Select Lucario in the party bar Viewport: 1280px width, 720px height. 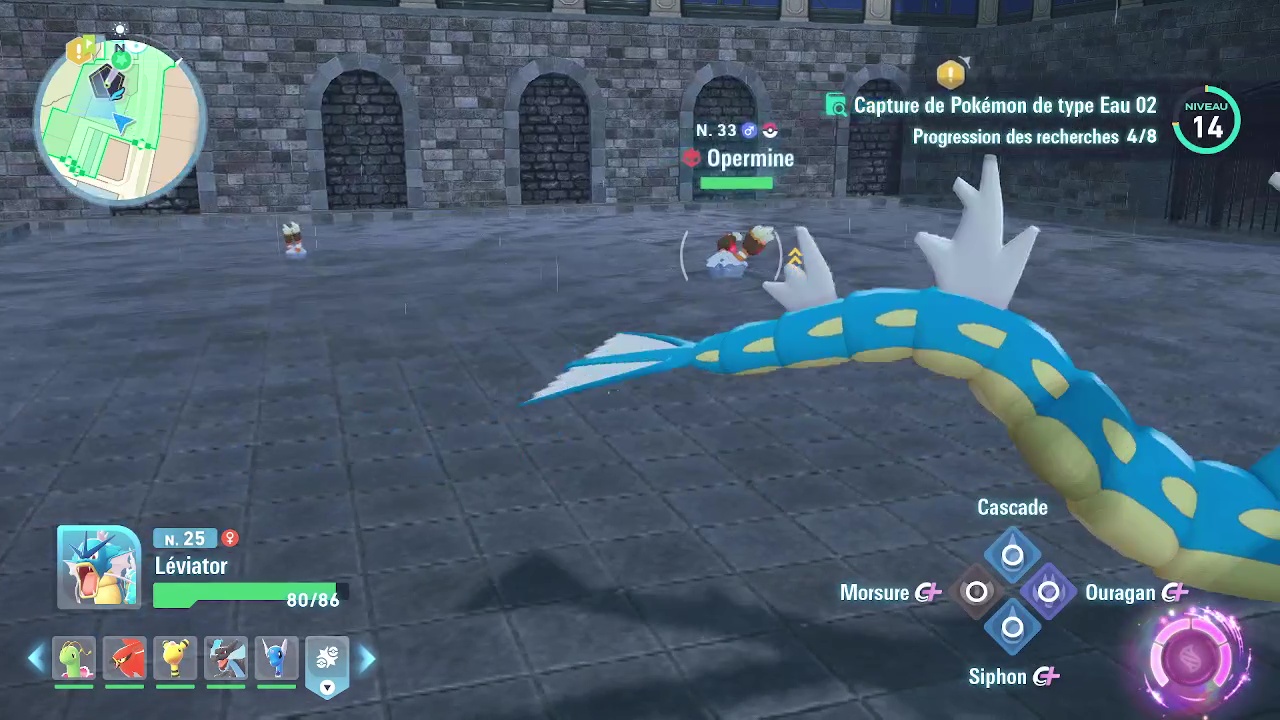tap(226, 658)
